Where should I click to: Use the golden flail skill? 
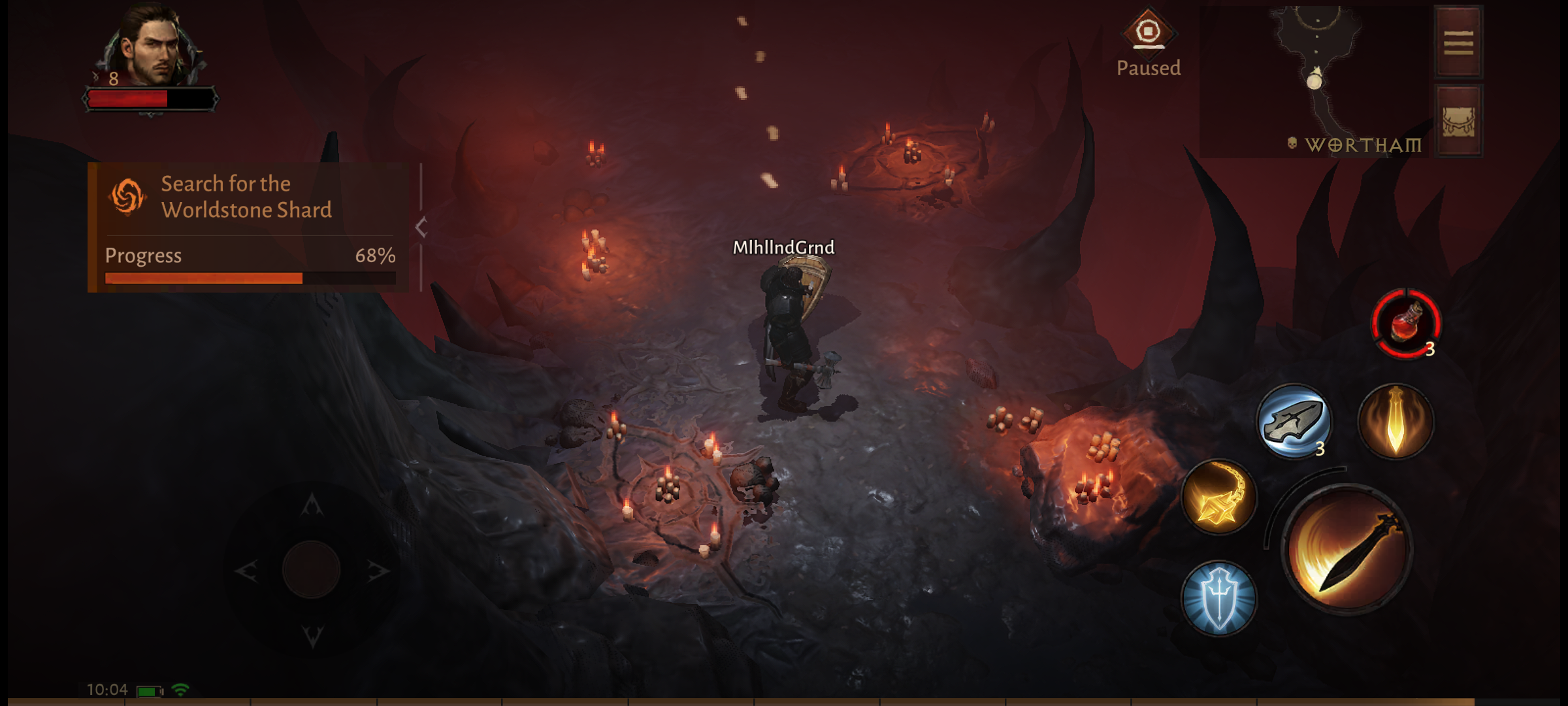1218,497
